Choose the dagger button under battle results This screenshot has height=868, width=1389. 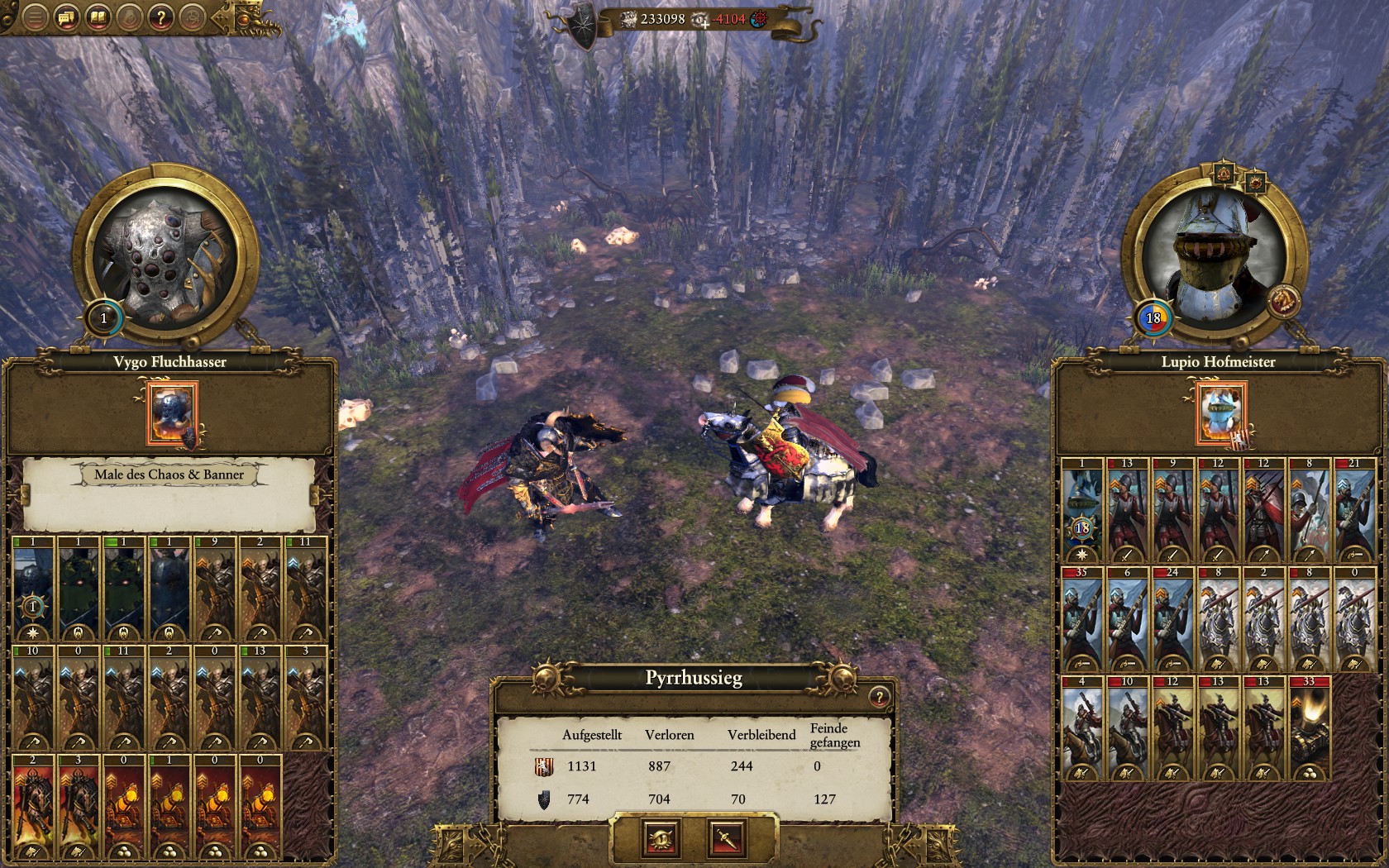(728, 839)
